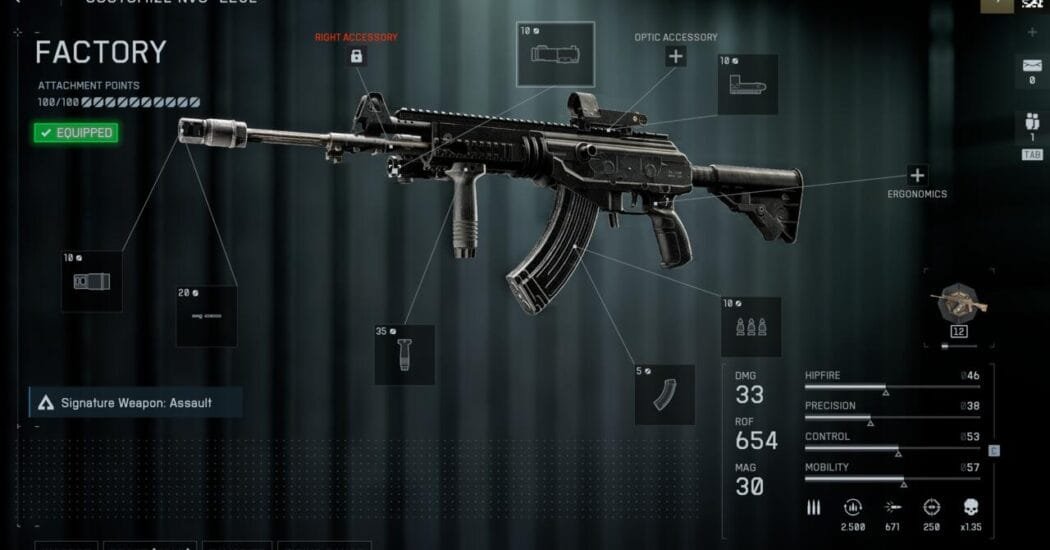Add an Optic Accessory attachment
Viewport: 1050px width, 550px height.
[x=676, y=56]
